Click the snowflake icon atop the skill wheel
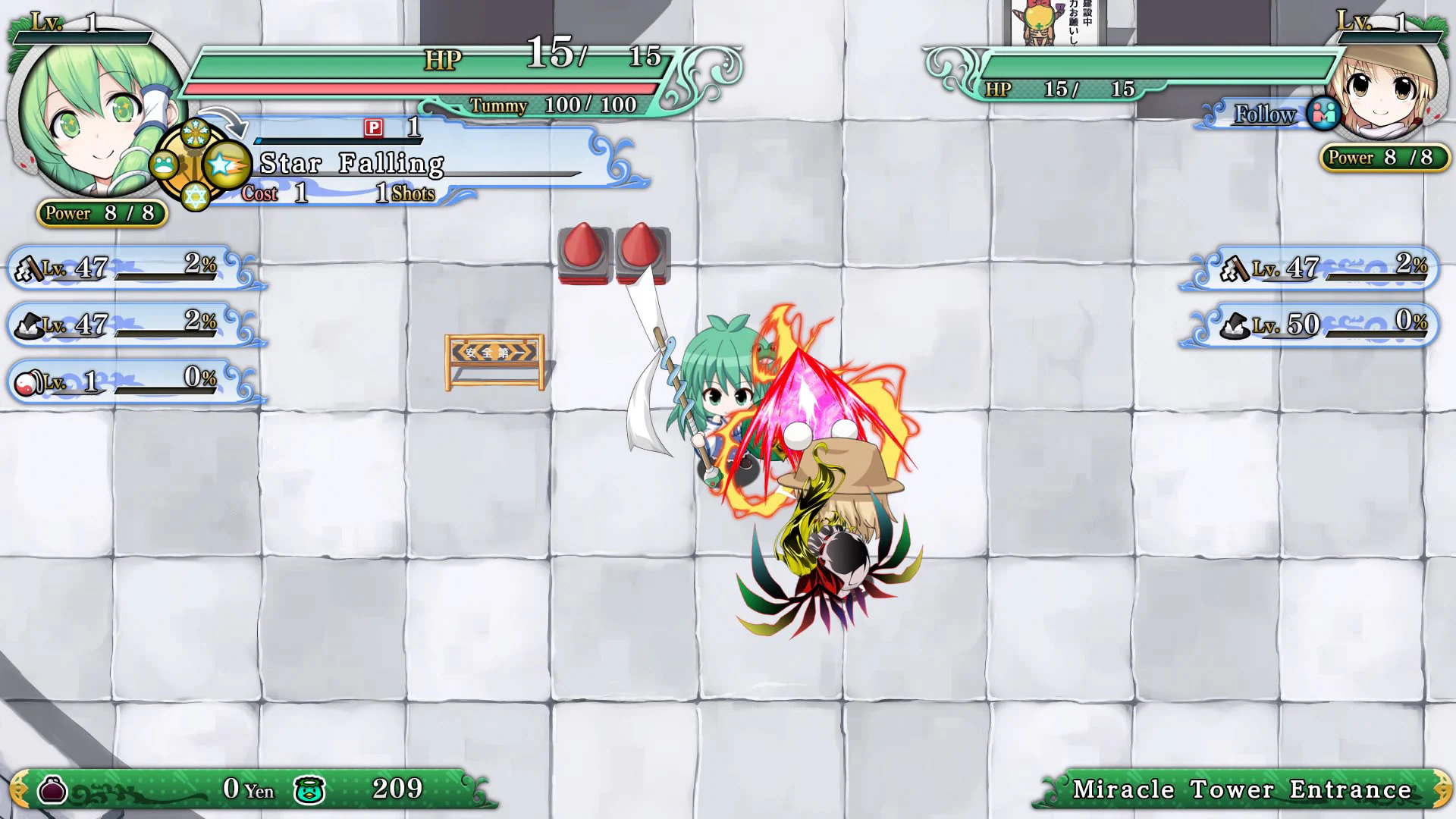1456x819 pixels. pos(196,132)
